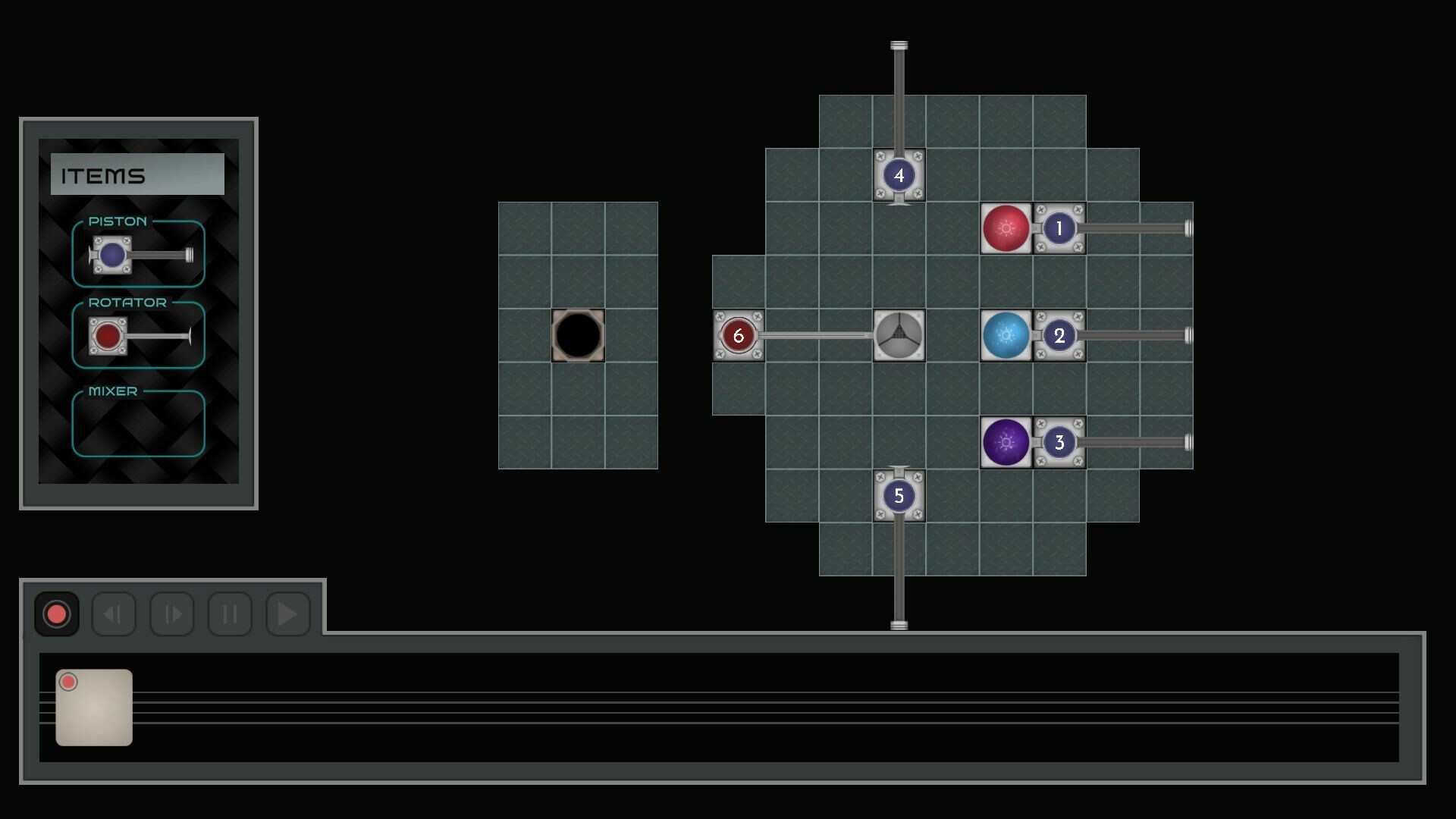
Task: Activate the pause control
Action: point(230,615)
